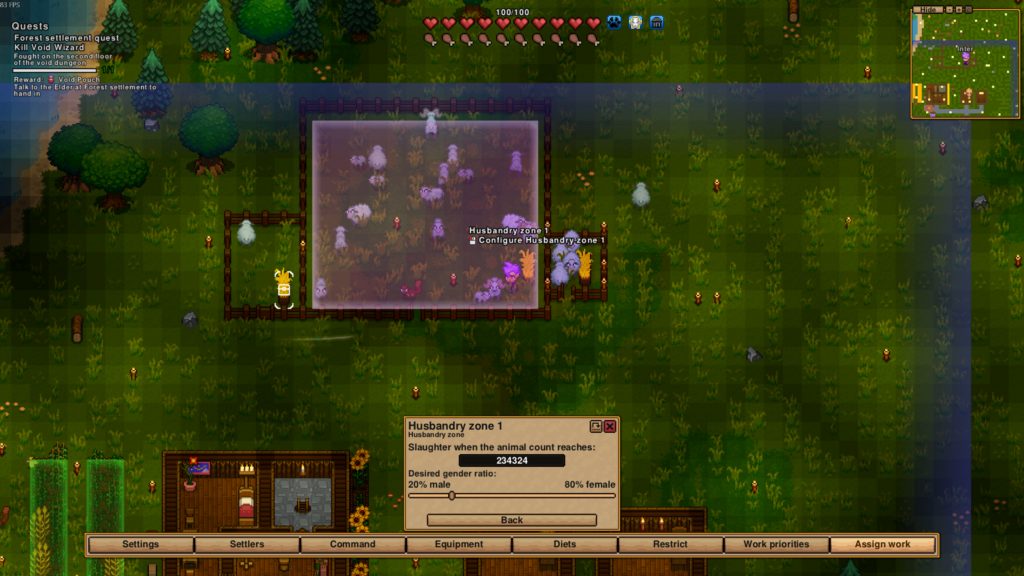
Task: Edit the slaughter animal count field
Action: coord(511,460)
